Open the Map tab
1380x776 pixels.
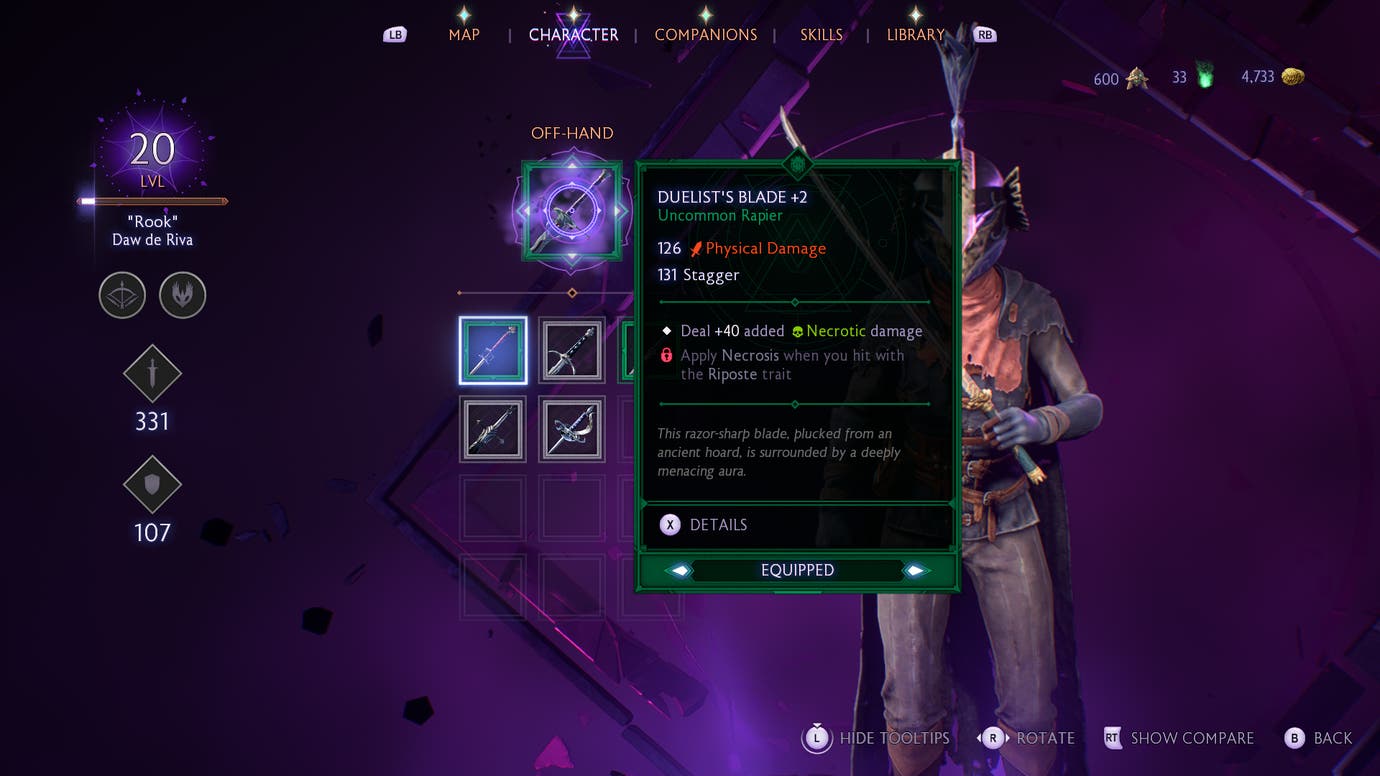(x=464, y=35)
